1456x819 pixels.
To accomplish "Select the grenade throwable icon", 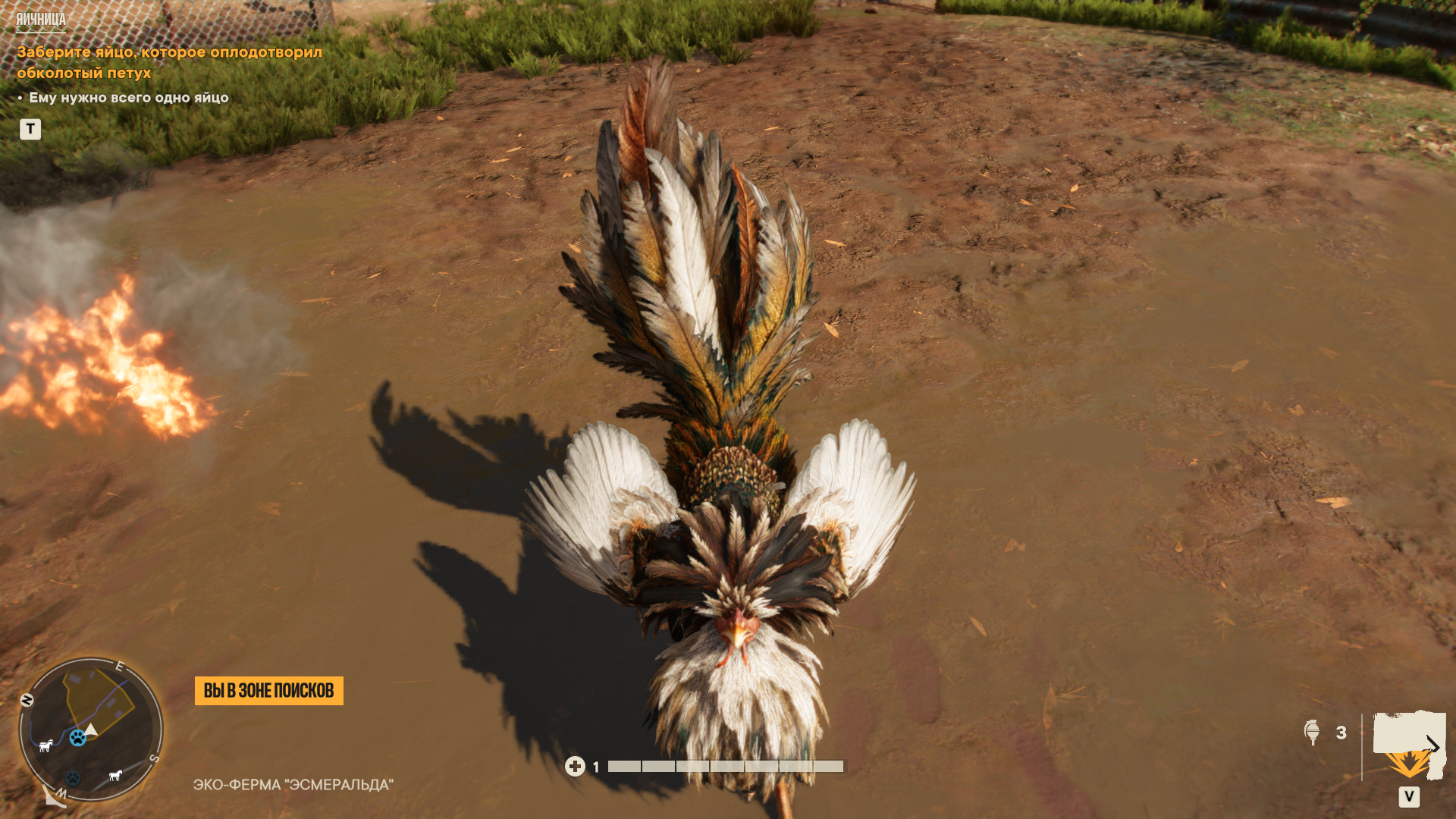I will tap(1312, 732).
